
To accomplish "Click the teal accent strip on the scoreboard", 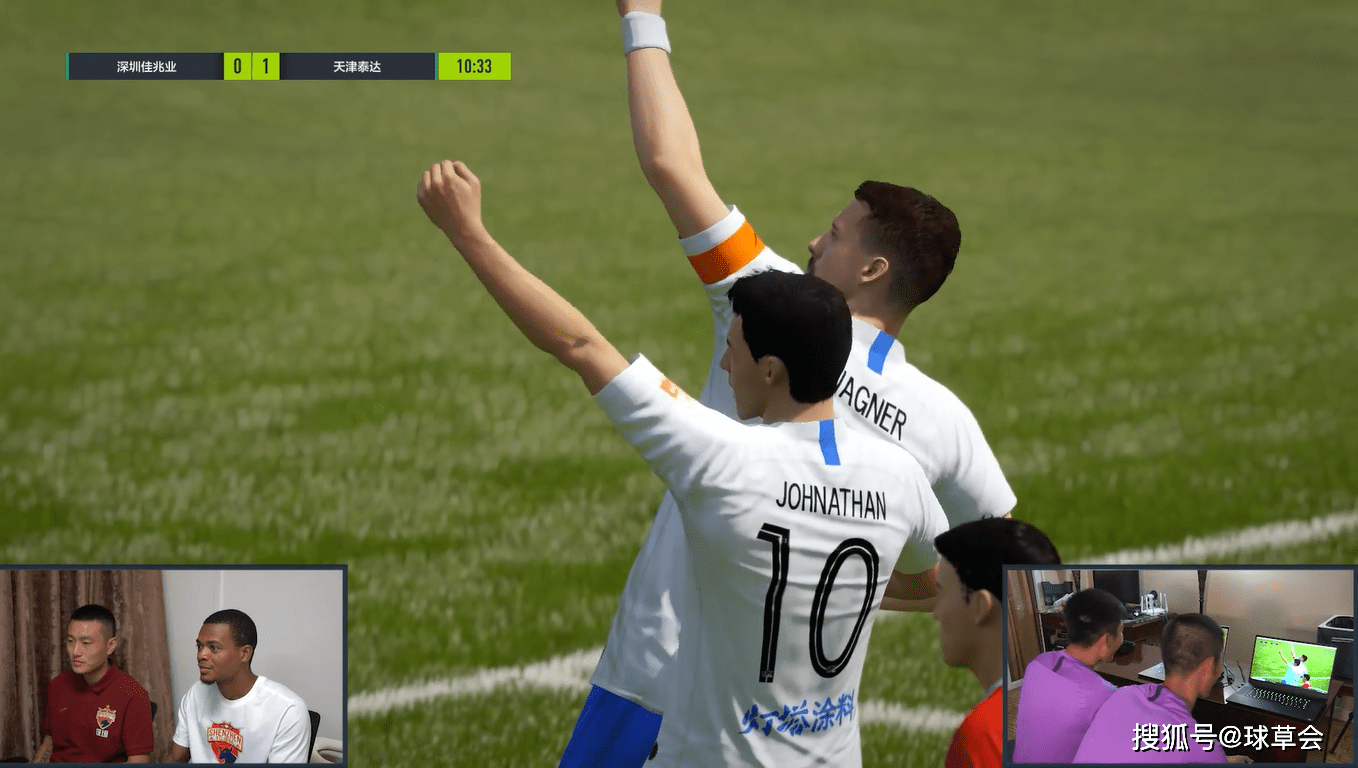I will [66, 66].
